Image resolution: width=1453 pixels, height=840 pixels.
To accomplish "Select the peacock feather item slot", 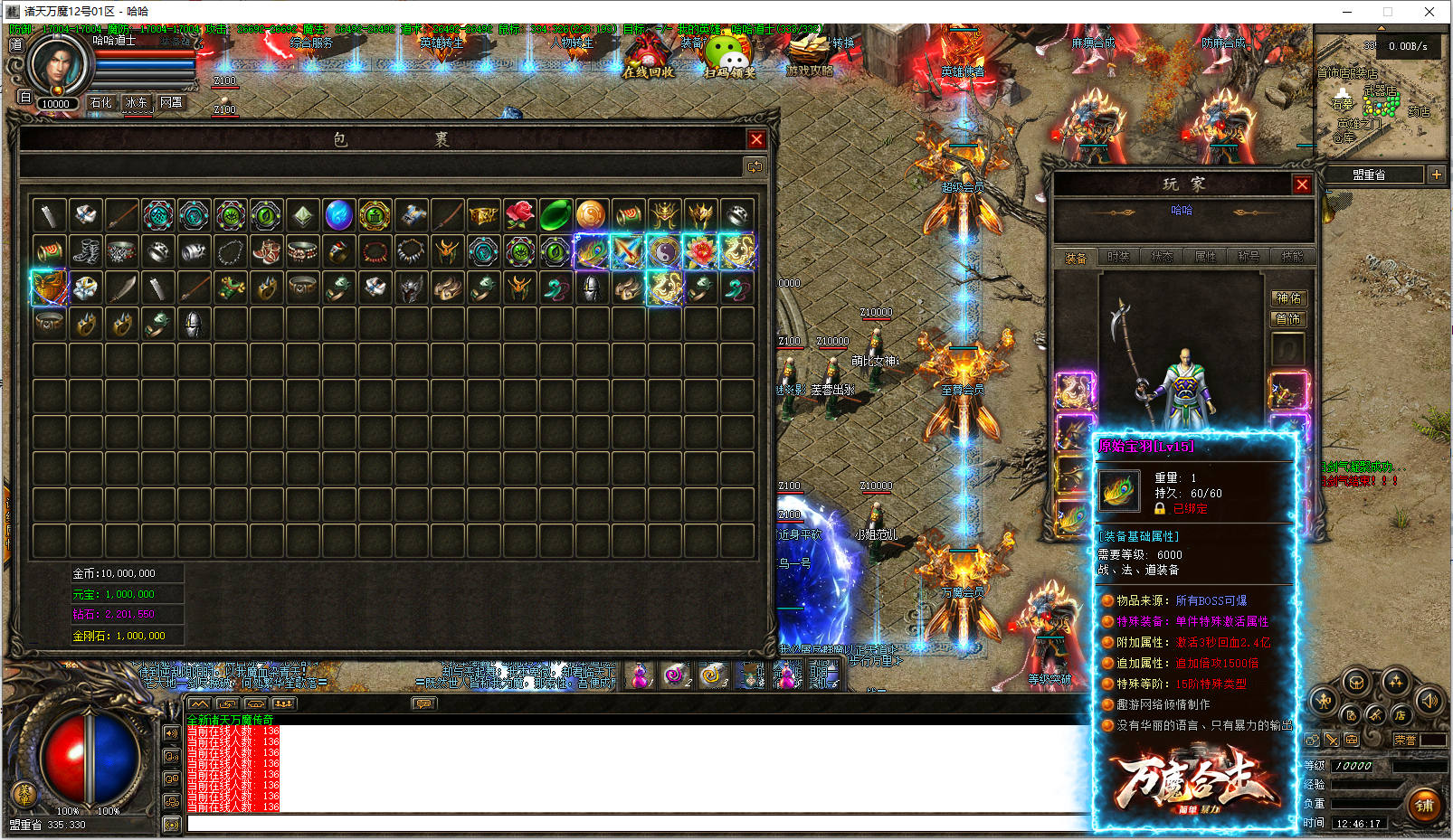I will point(592,251).
